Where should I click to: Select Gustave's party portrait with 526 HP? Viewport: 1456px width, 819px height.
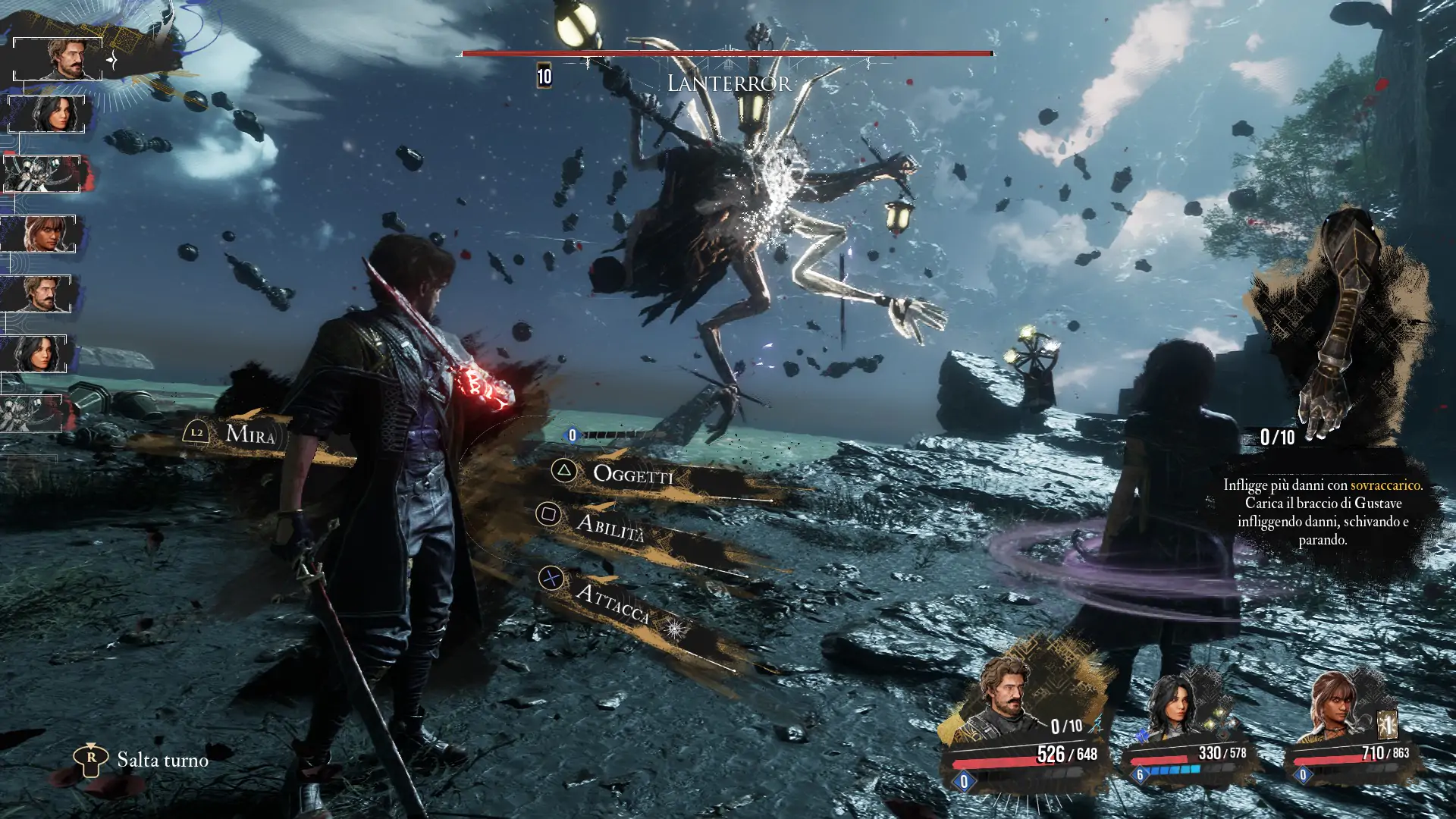click(x=1006, y=703)
